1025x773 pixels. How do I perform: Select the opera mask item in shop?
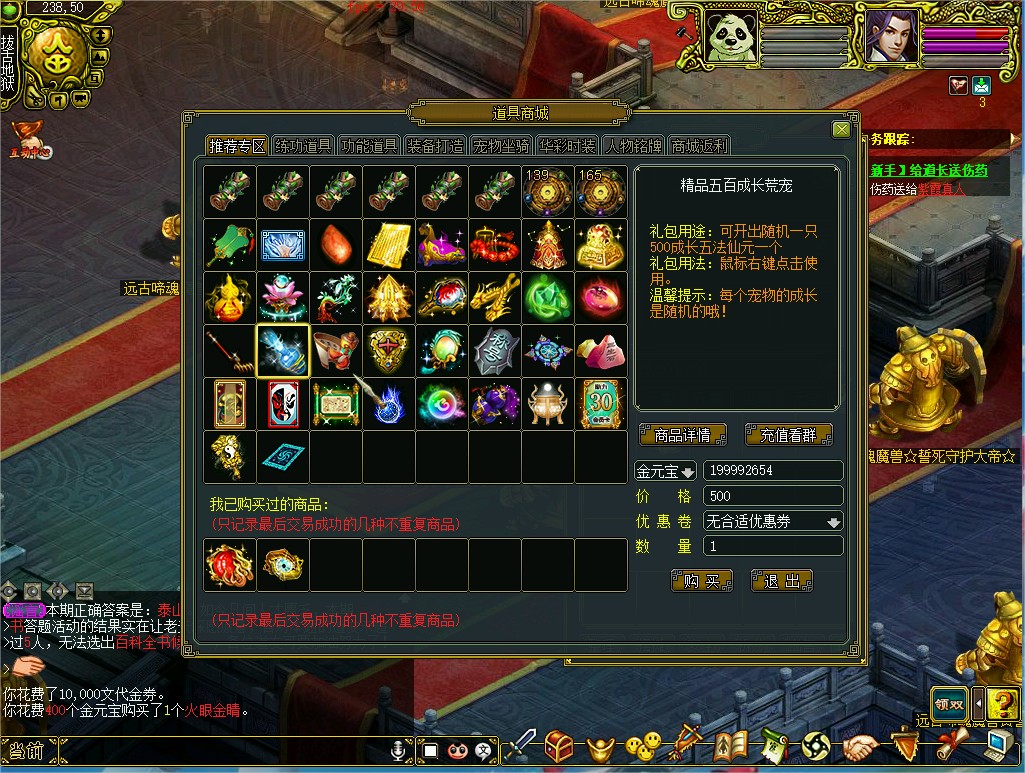click(x=283, y=404)
